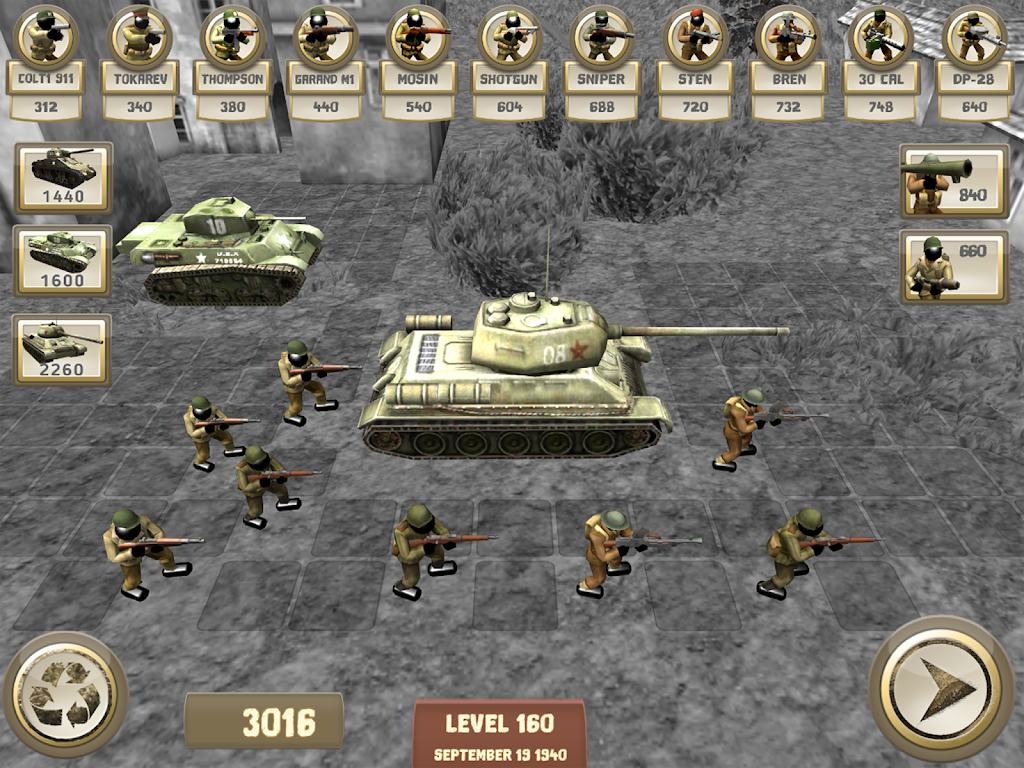Choose the tank priced at 1600
Screen dimensions: 1024x768
pos(63,260)
